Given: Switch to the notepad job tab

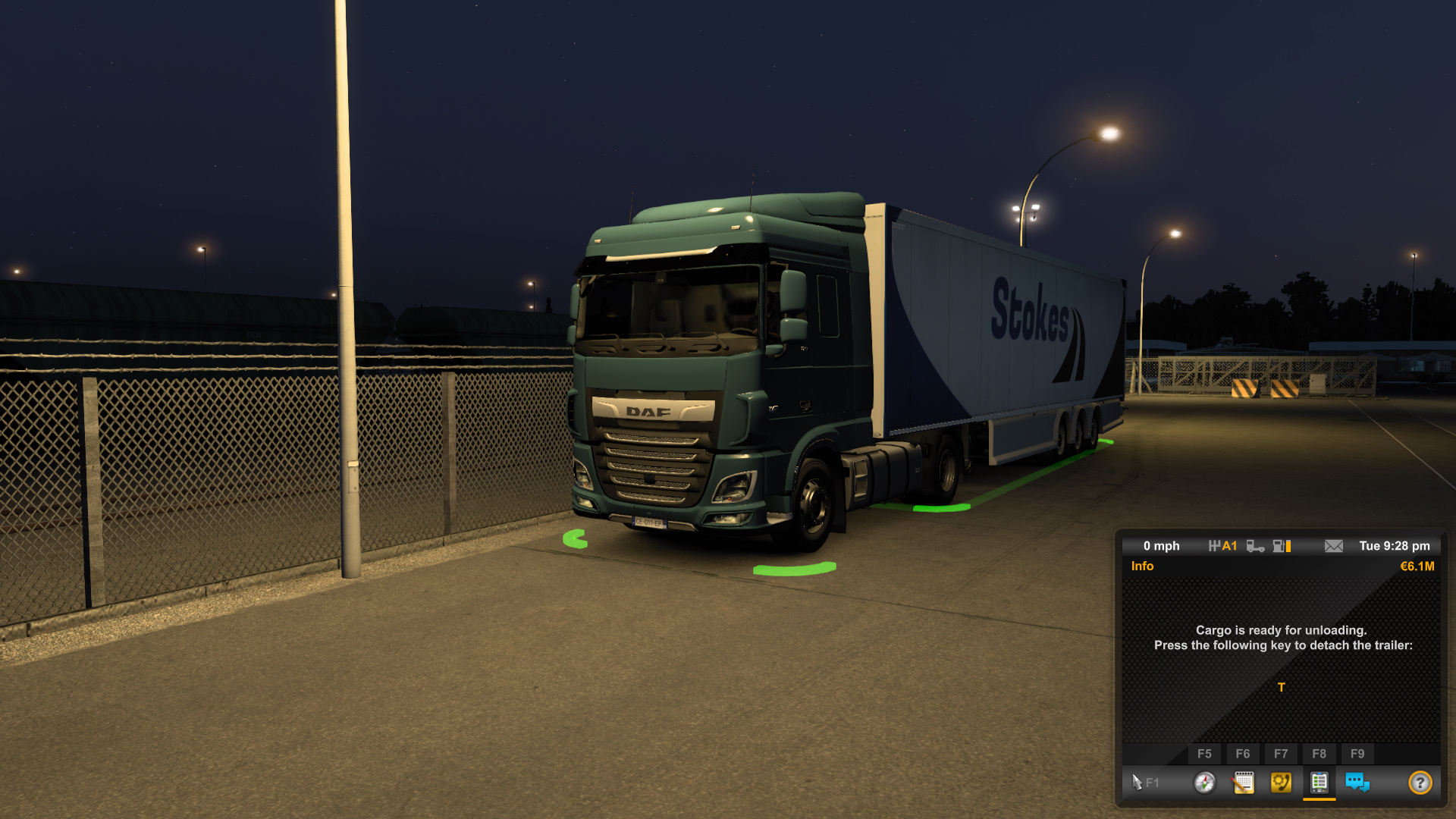Looking at the screenshot, I should (1243, 782).
